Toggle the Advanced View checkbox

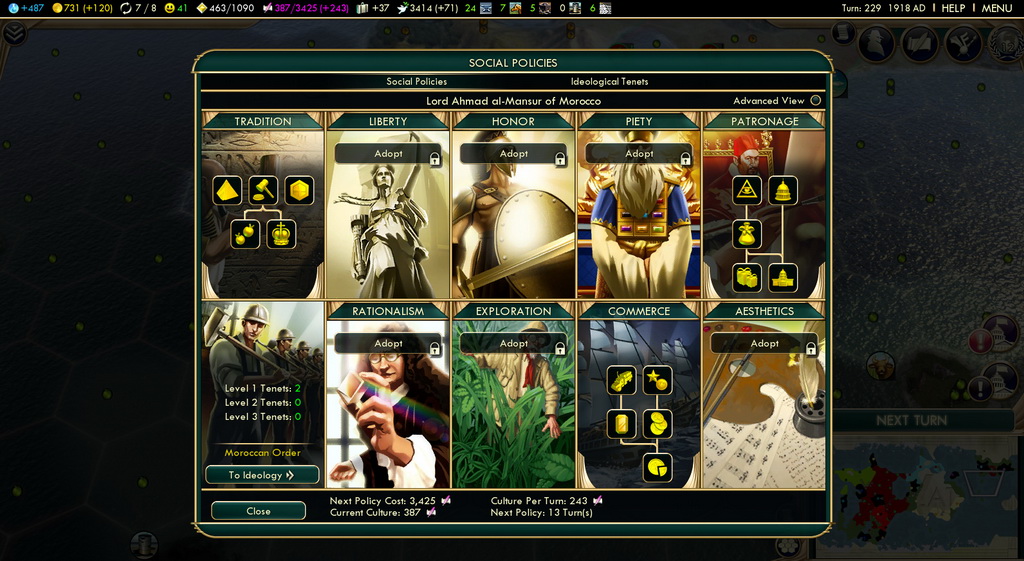tap(816, 101)
